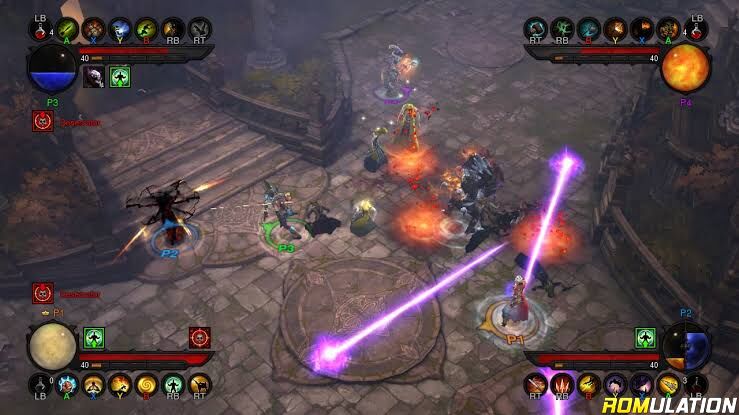Click P3's white skull buff icon
The width and height of the screenshot is (739, 415).
click(x=94, y=77)
